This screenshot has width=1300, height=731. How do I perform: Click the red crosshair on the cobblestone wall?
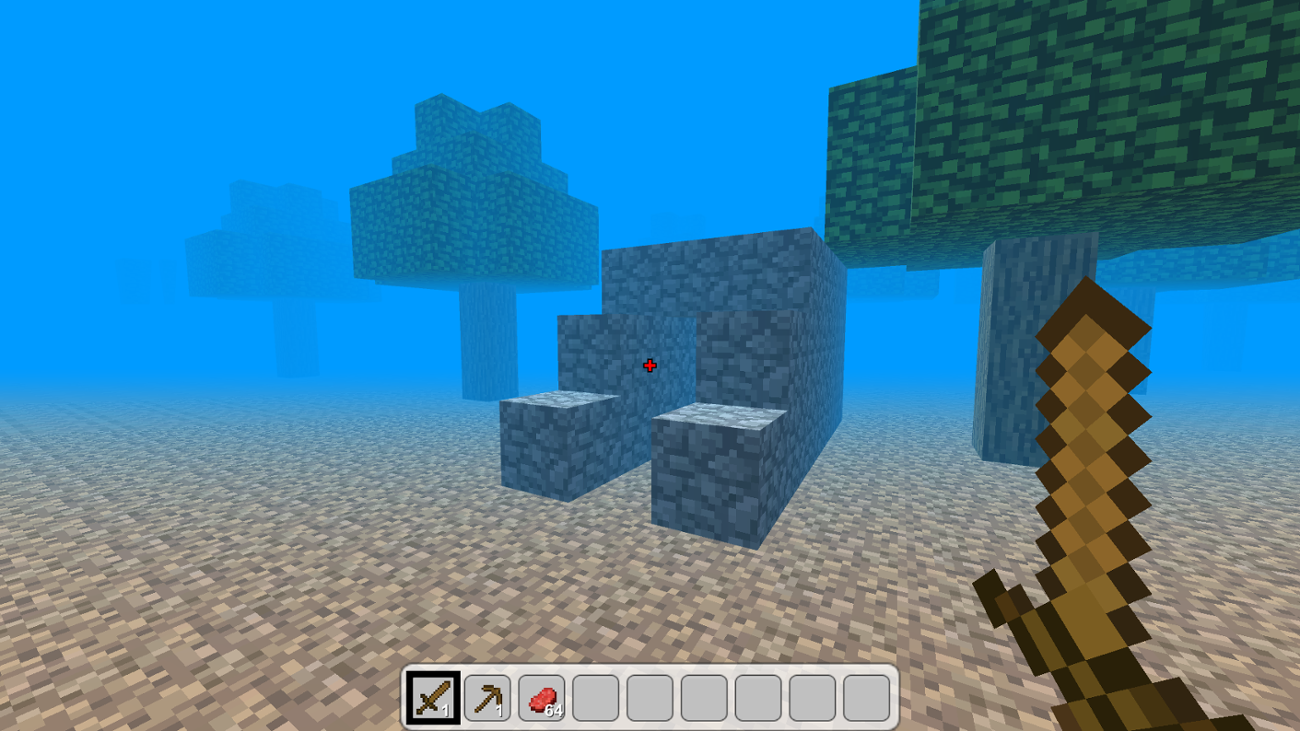pyautogui.click(x=650, y=365)
